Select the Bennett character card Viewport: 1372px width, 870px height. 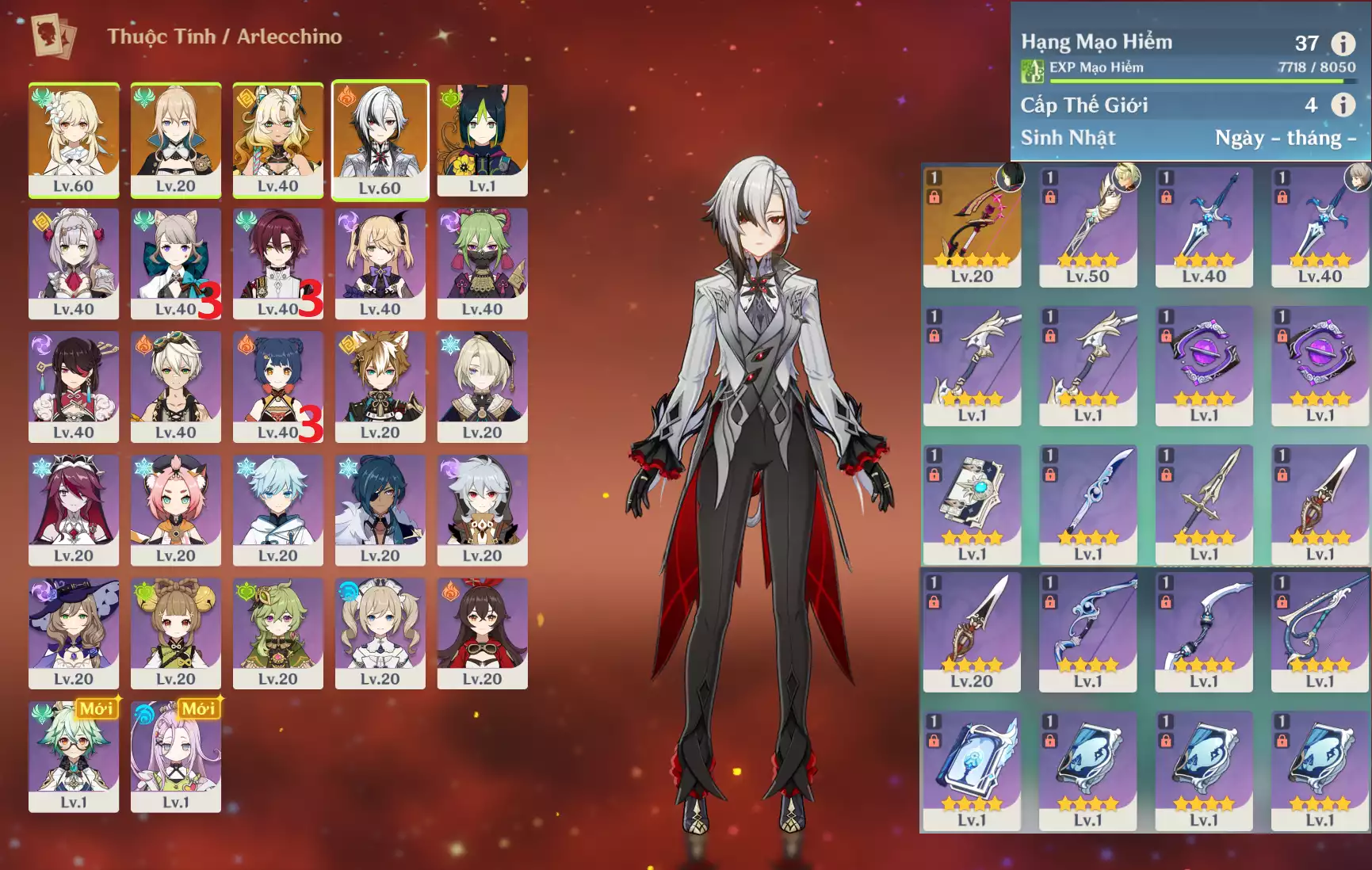coord(176,386)
